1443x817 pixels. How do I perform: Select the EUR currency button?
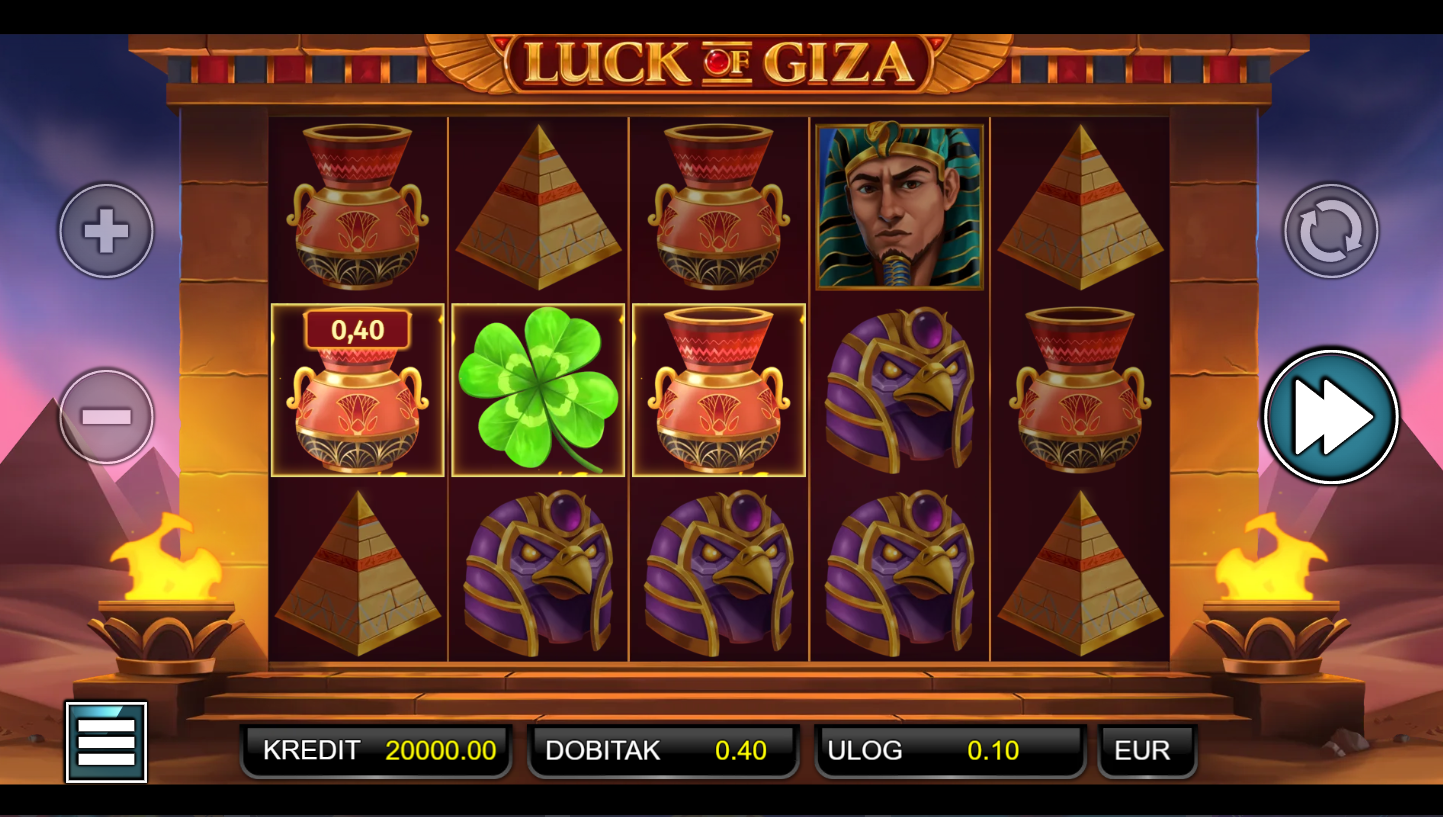click(x=1147, y=751)
